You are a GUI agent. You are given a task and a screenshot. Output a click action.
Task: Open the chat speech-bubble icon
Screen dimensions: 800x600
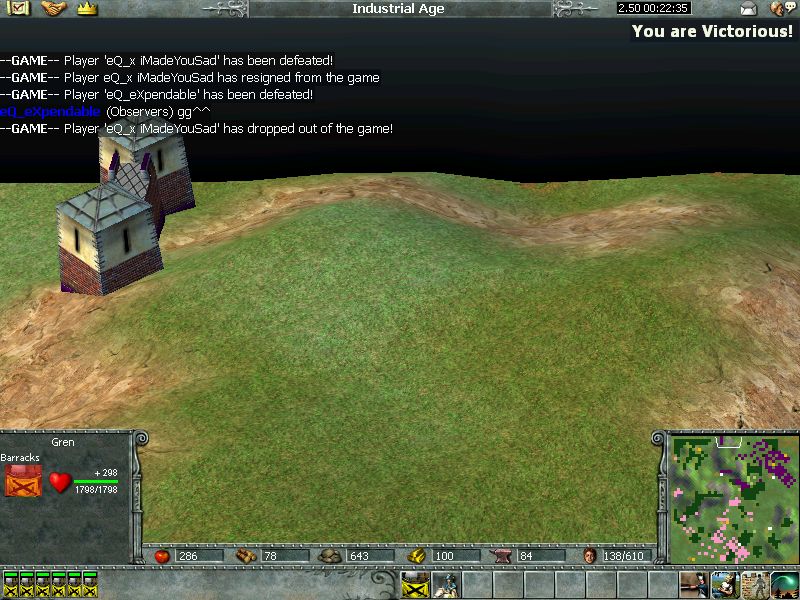[x=782, y=9]
